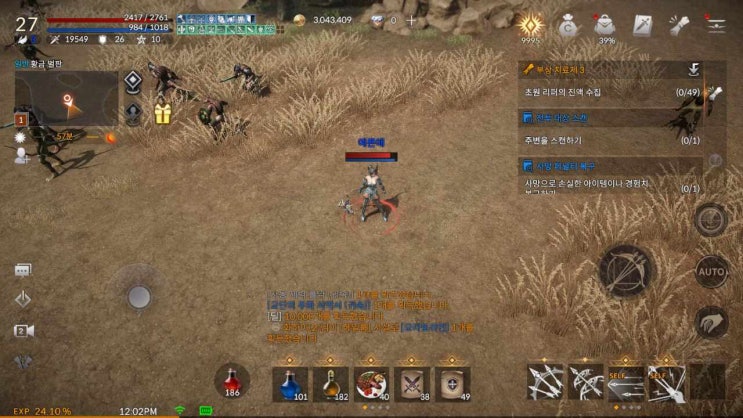Open the rolled scroll icon in top bar
This screenshot has height=418, width=743.
(680, 24)
